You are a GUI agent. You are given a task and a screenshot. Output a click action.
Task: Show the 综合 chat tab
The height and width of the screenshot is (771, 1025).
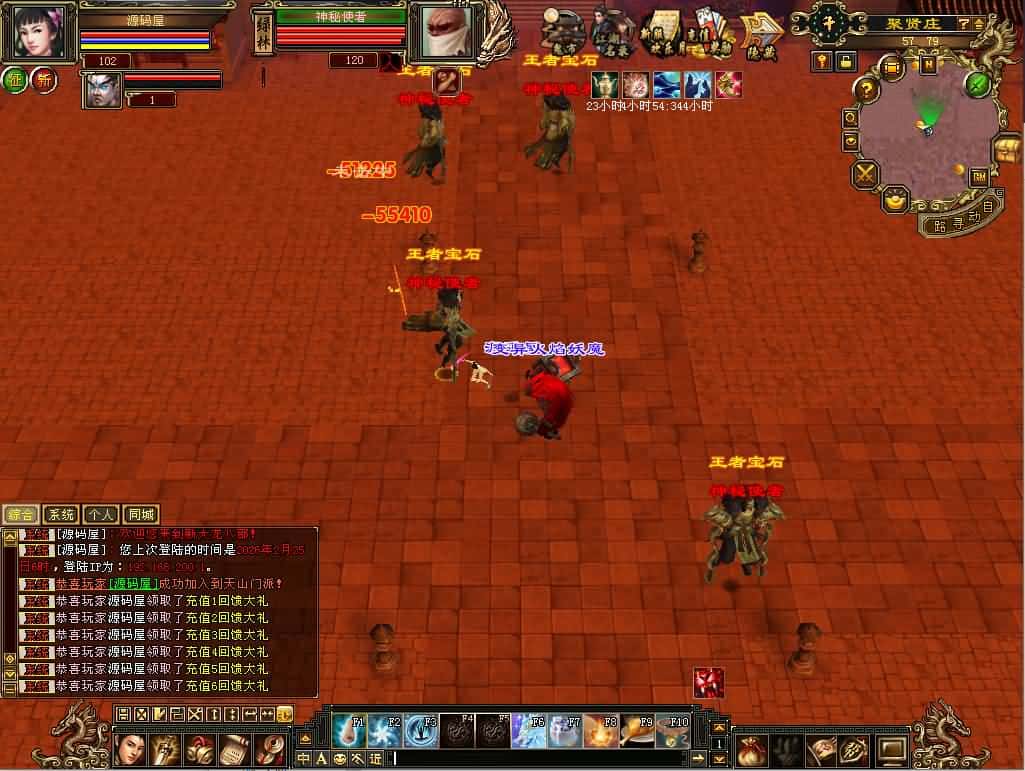coord(20,515)
